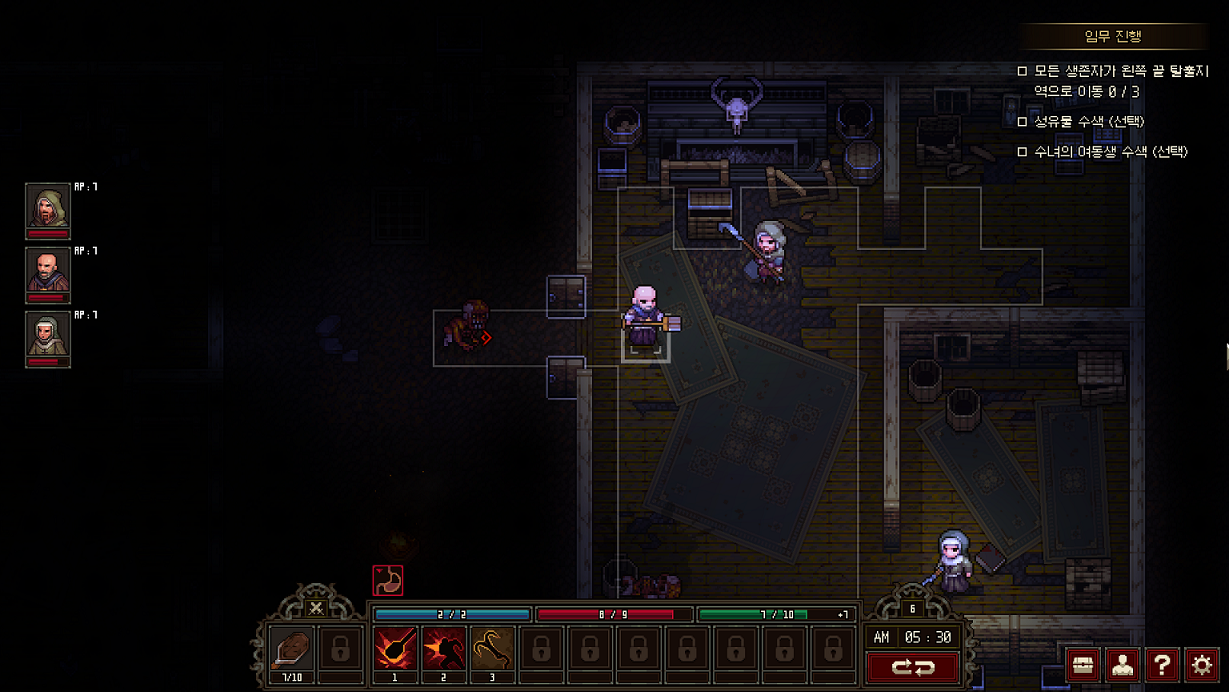Open the gear settings button
The height and width of the screenshot is (692, 1229).
(1202, 665)
